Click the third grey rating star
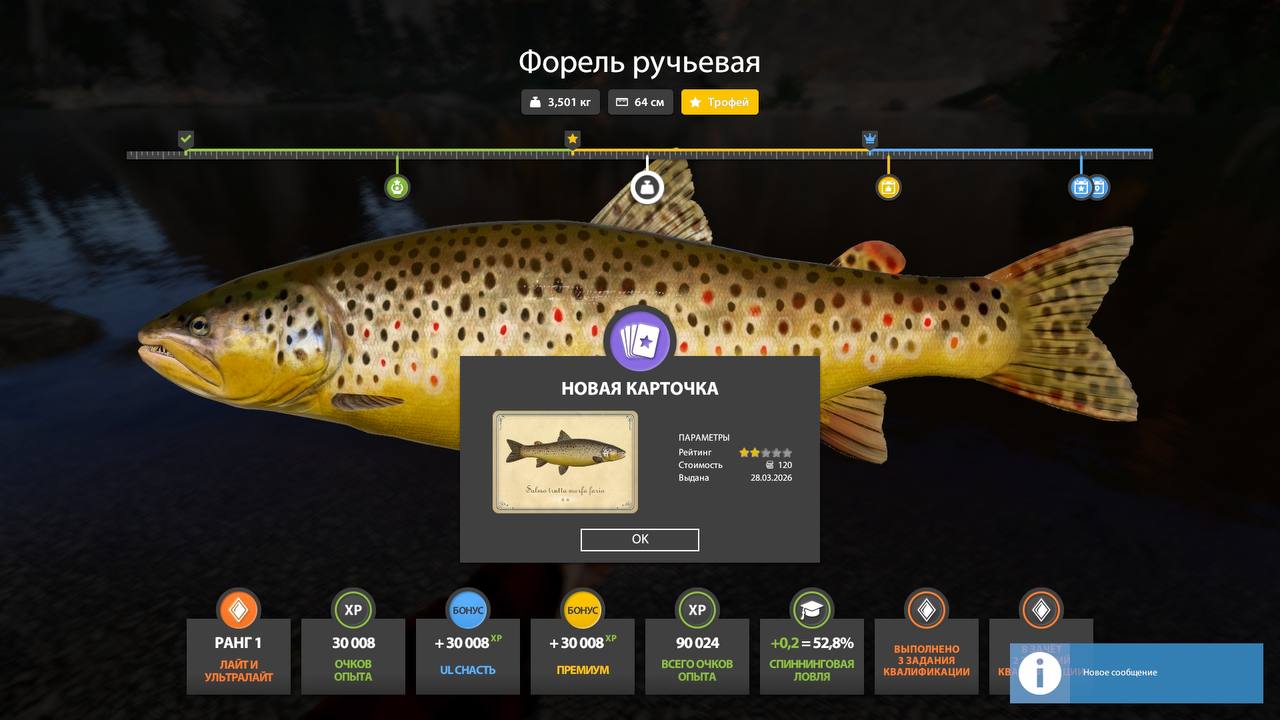Viewport: 1280px width, 720px height. point(768,452)
